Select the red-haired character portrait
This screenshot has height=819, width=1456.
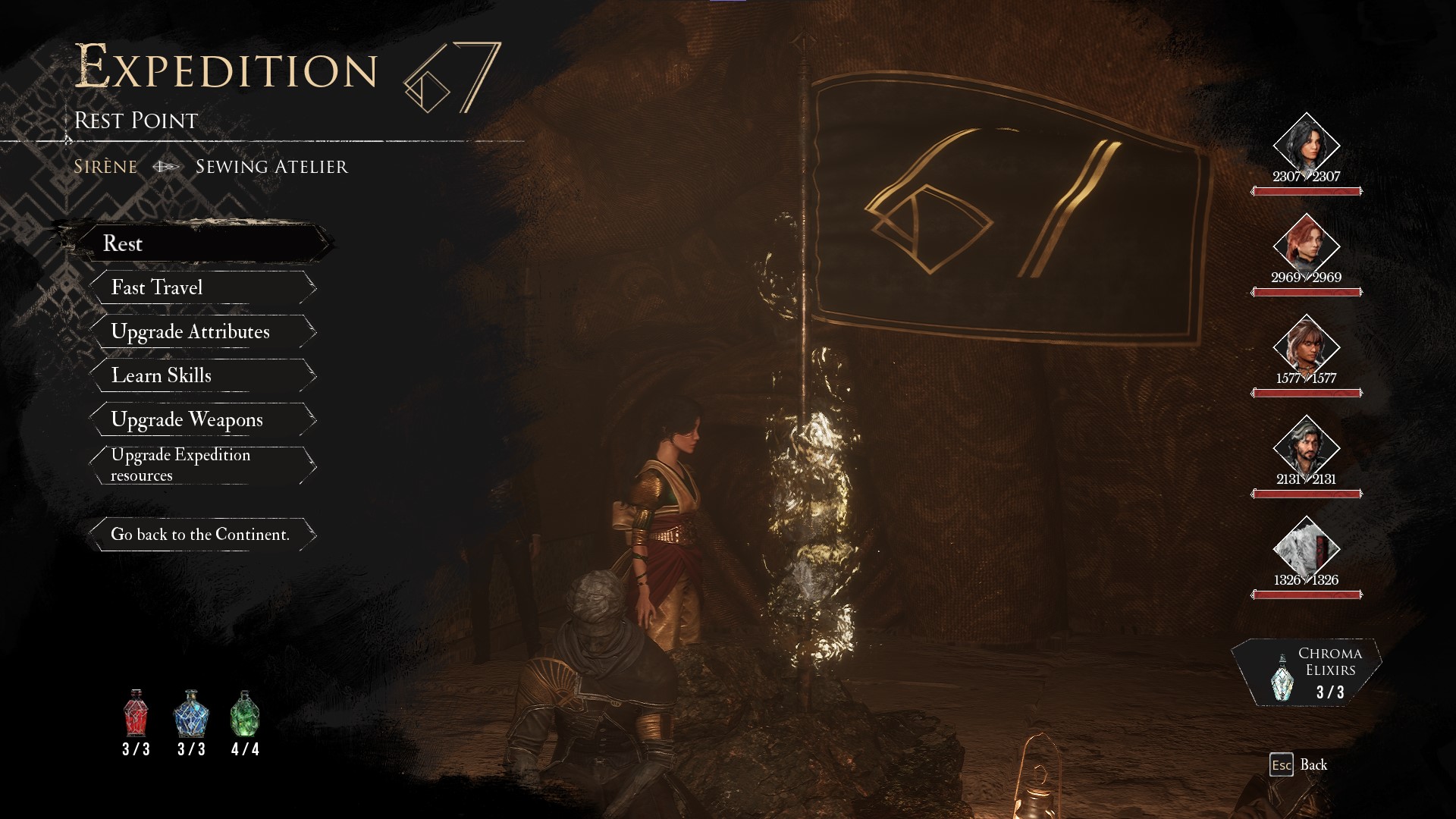tap(1306, 246)
